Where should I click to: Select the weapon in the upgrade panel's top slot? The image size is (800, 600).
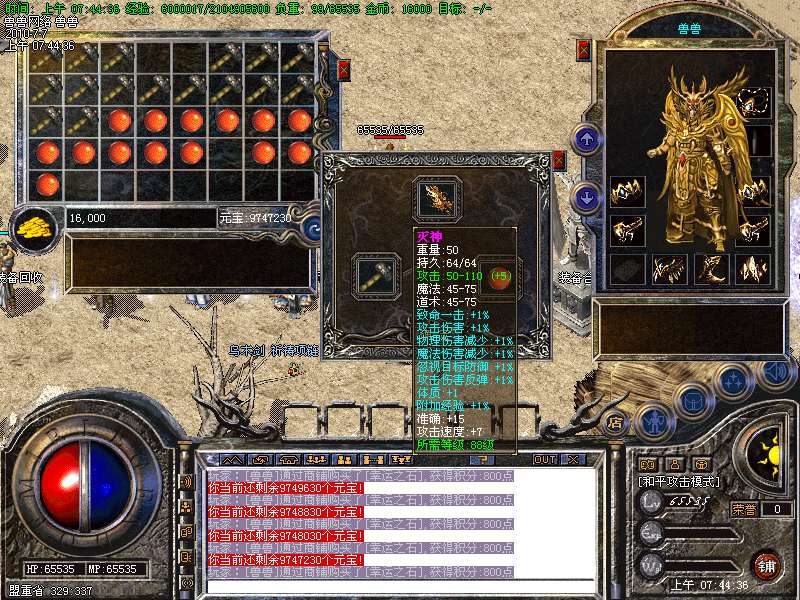tap(438, 198)
